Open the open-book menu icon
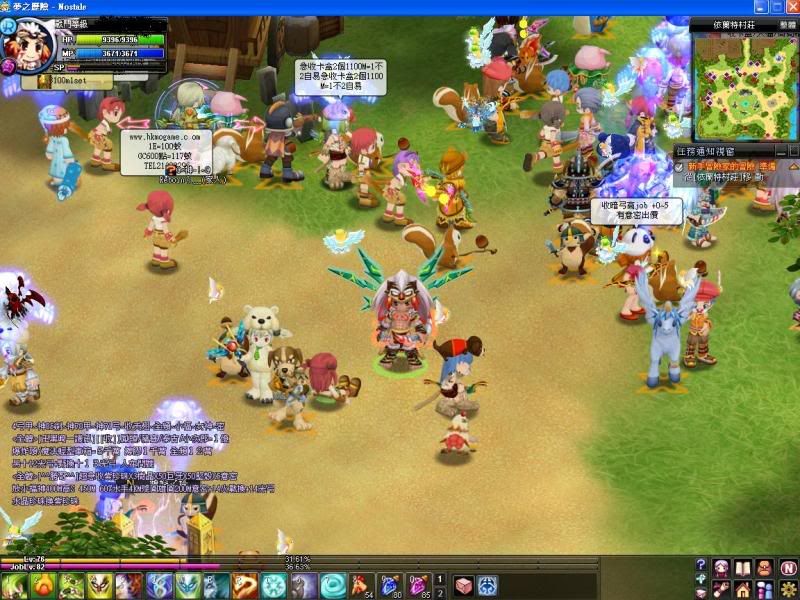Screen dimensions: 800x600 pyautogui.click(x=743, y=569)
